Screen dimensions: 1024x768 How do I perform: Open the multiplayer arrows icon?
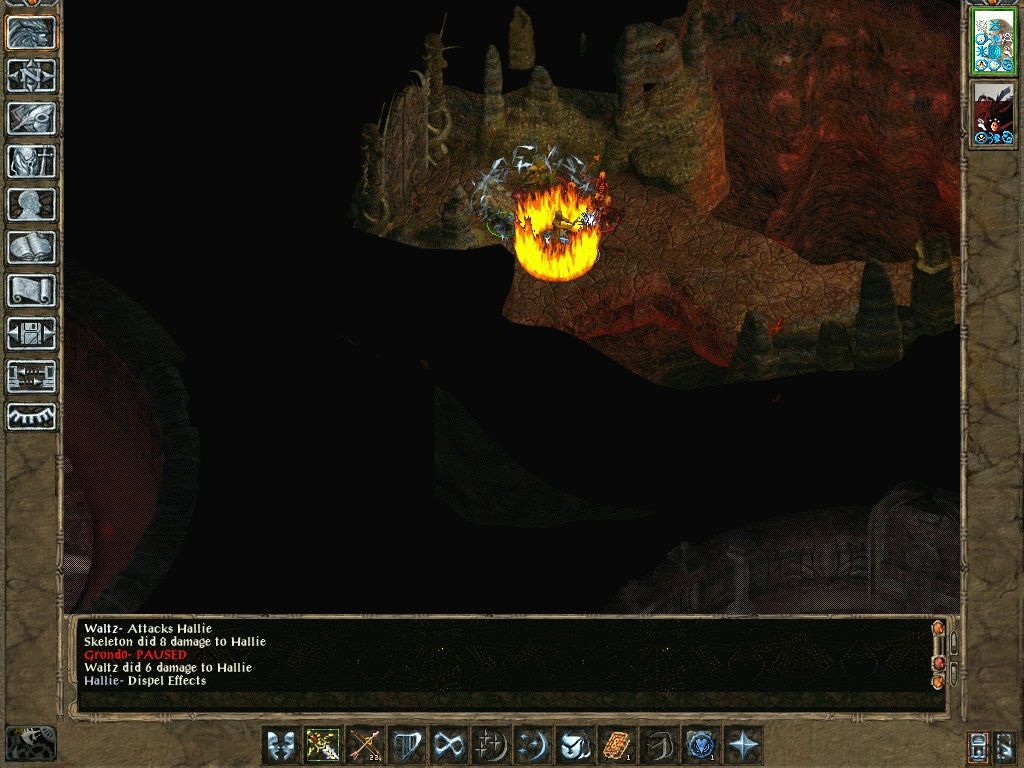pyautogui.click(x=32, y=376)
